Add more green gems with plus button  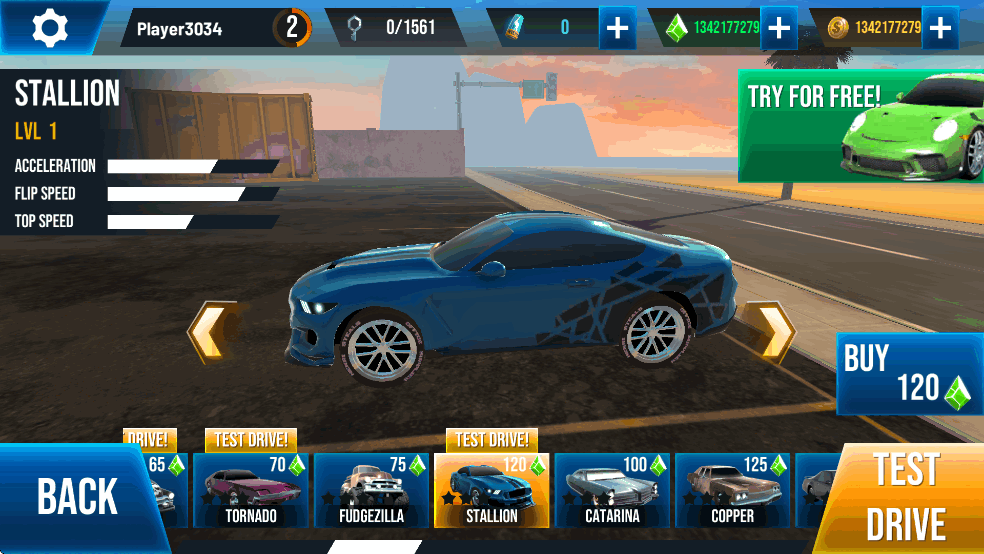[778, 28]
